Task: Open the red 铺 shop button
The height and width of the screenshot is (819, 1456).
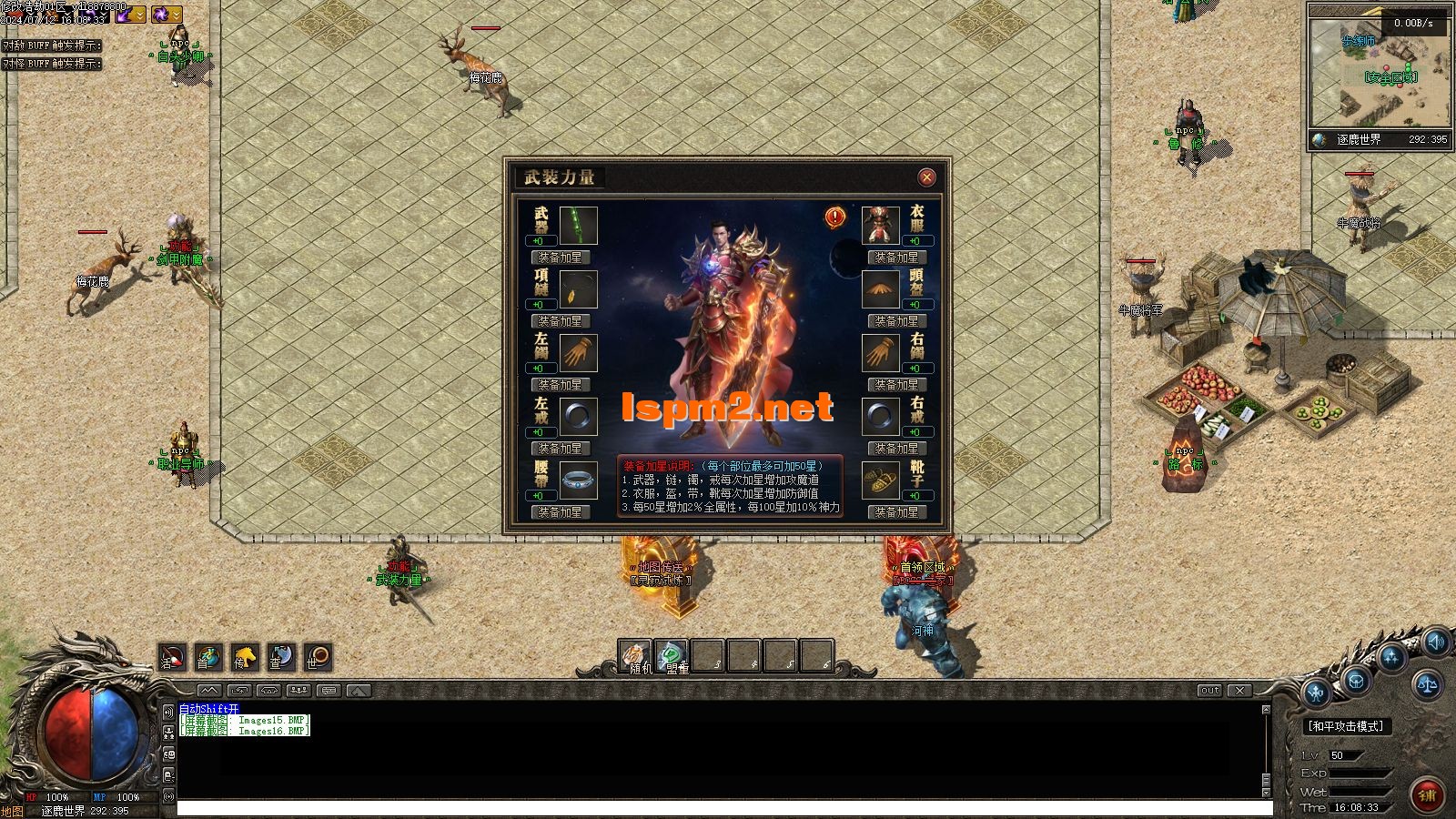Action: [x=1426, y=795]
